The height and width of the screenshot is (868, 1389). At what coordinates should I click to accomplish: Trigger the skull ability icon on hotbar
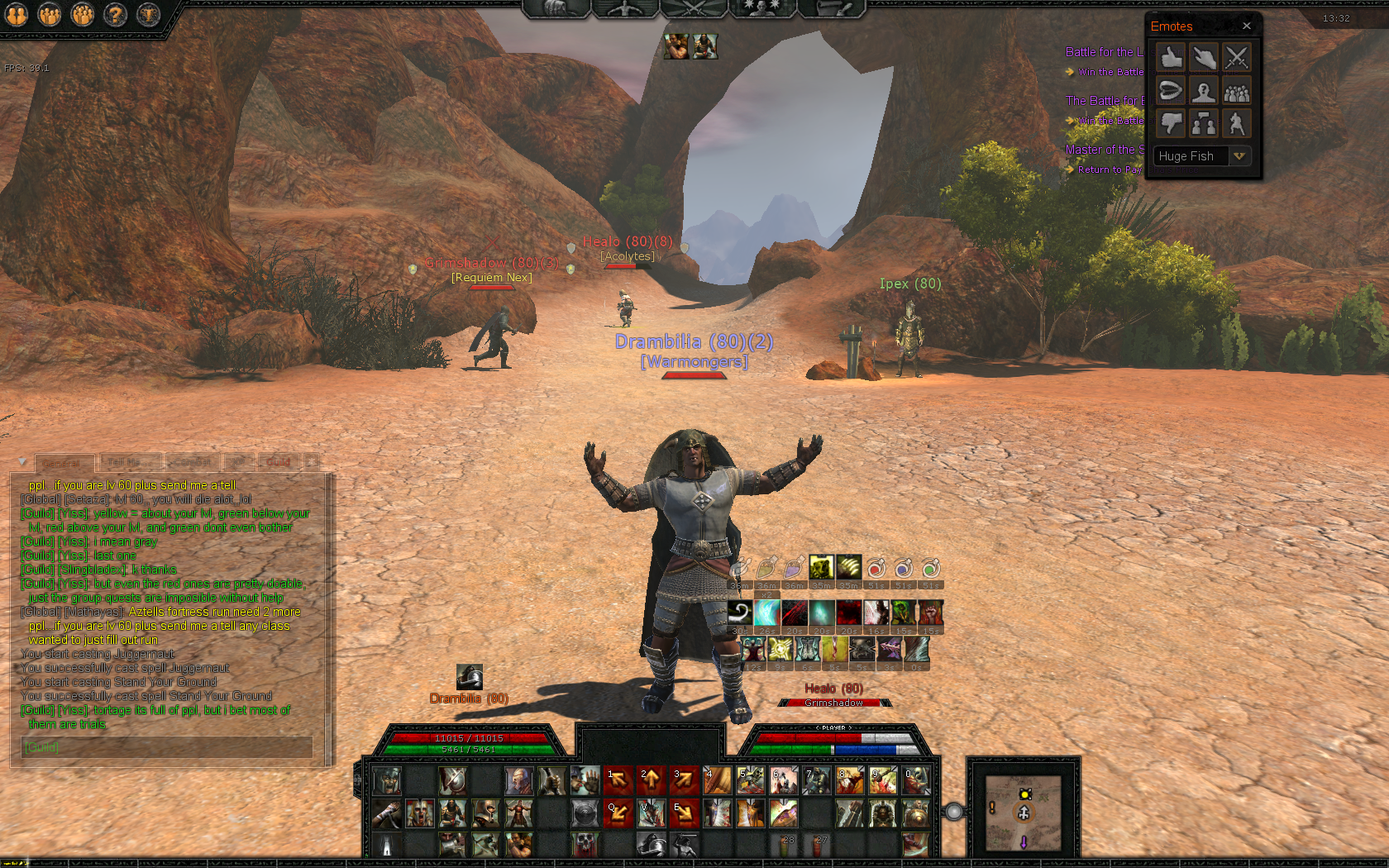coord(585,844)
